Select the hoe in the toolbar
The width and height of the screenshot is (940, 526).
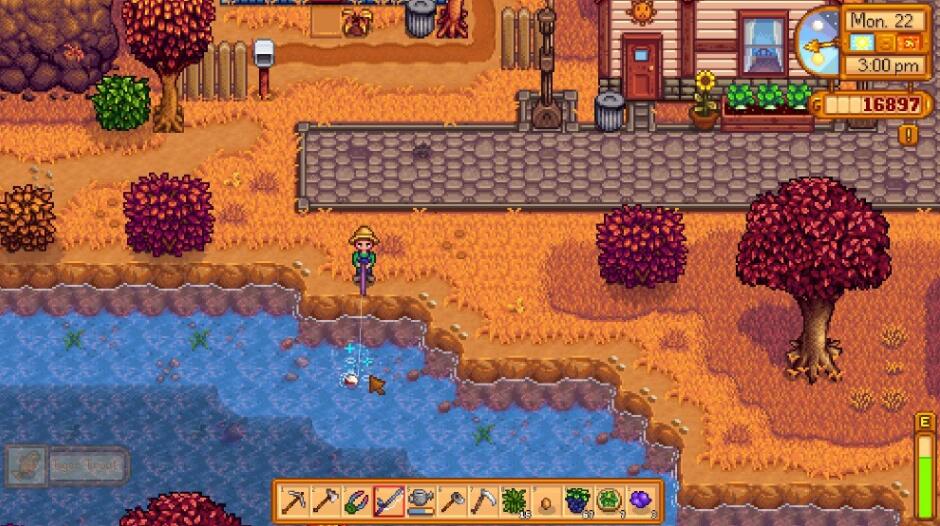[453, 500]
